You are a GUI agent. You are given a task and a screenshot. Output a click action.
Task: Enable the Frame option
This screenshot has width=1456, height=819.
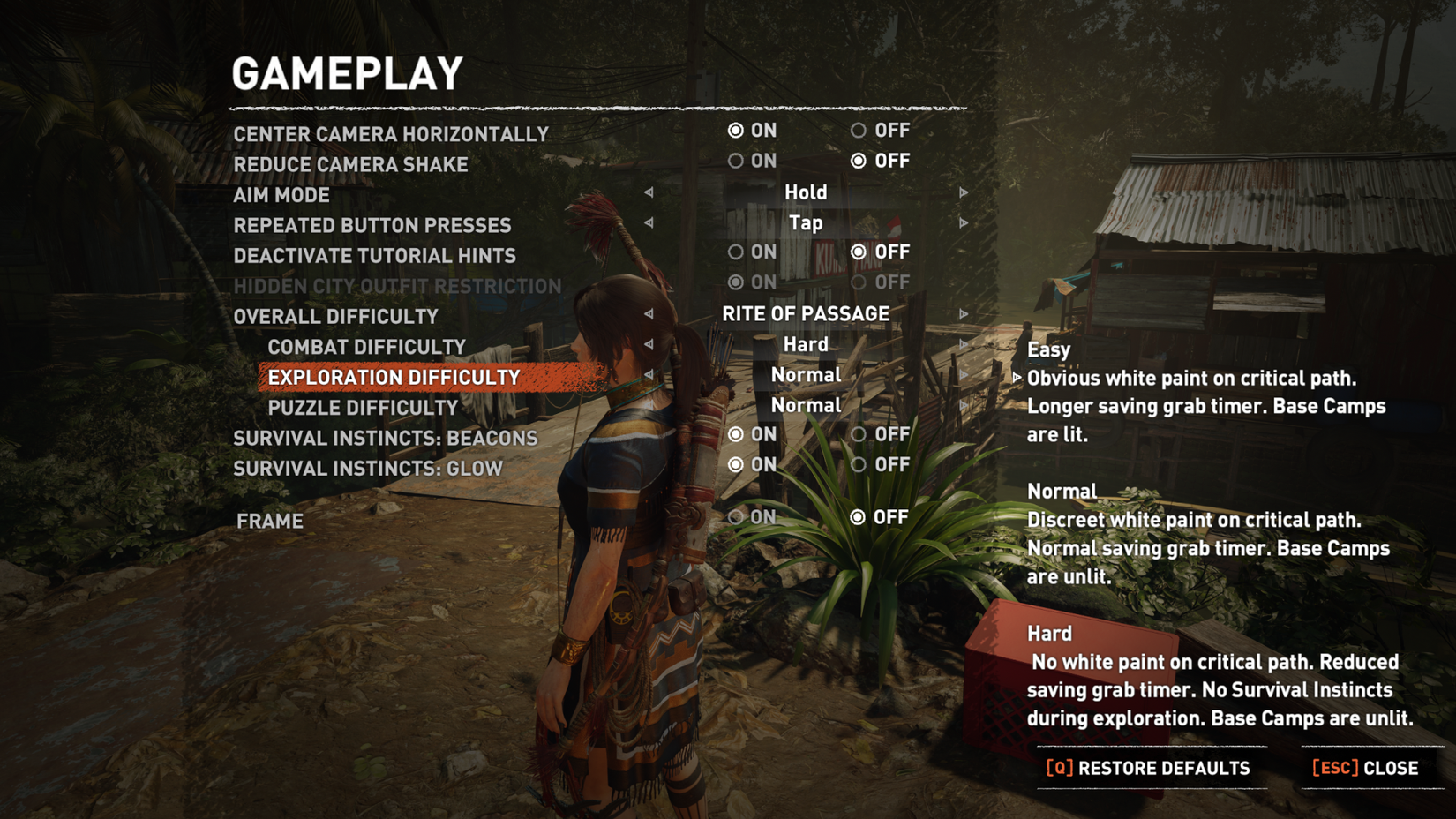[735, 517]
